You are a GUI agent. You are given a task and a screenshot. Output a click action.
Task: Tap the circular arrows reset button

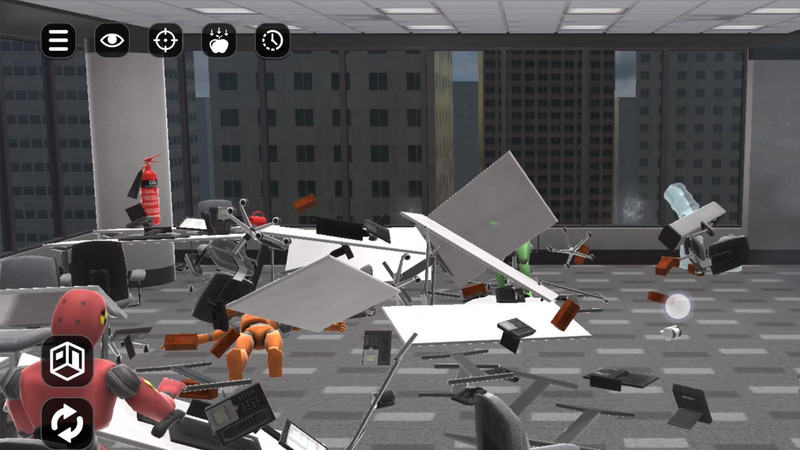67,423
